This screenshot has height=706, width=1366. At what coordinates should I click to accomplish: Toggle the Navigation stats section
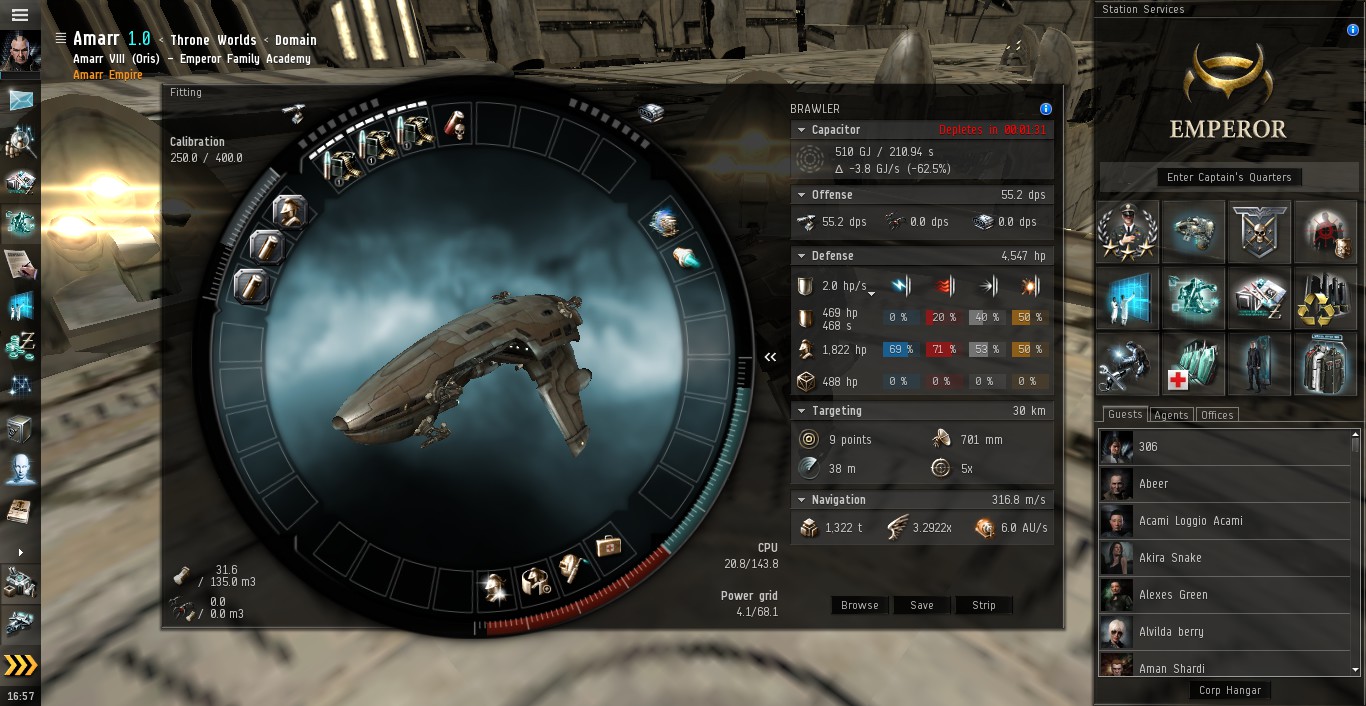coord(800,500)
